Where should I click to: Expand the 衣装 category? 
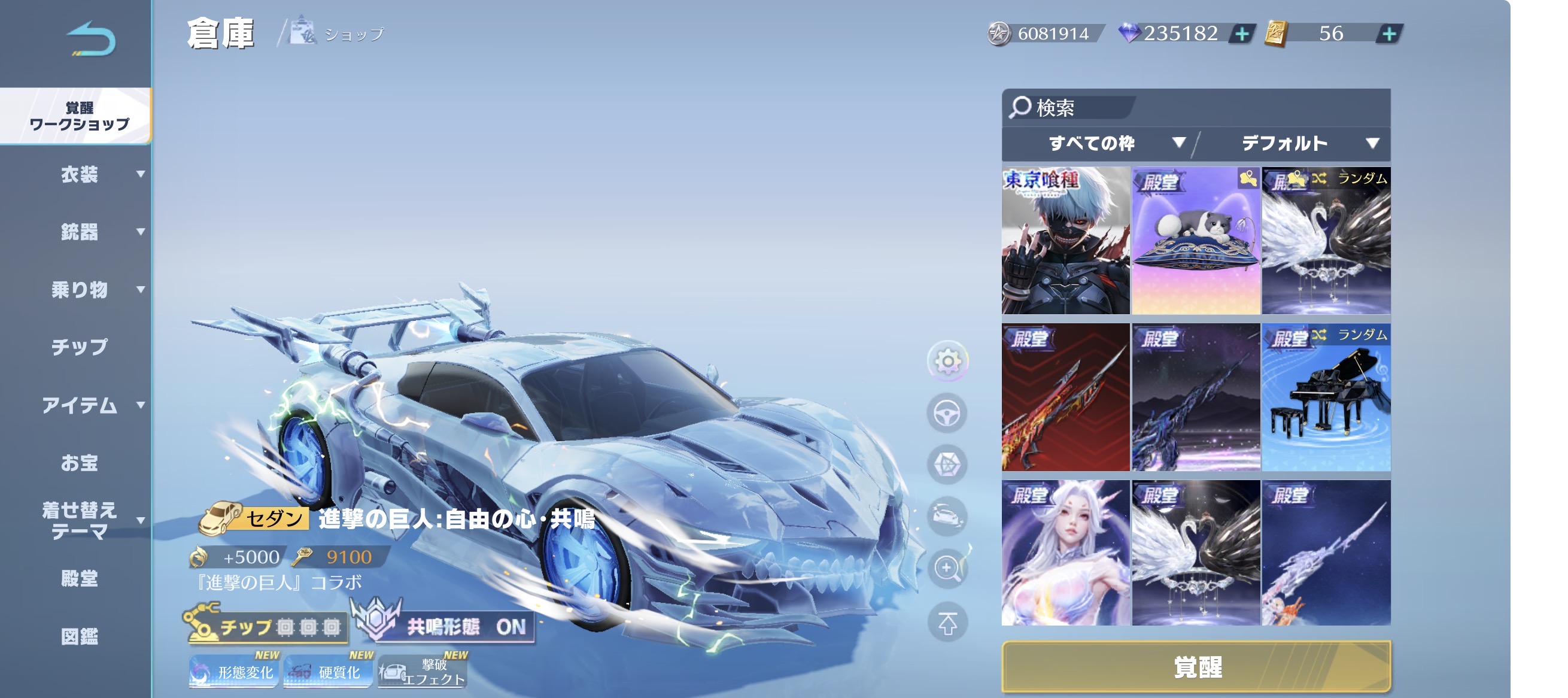[79, 175]
